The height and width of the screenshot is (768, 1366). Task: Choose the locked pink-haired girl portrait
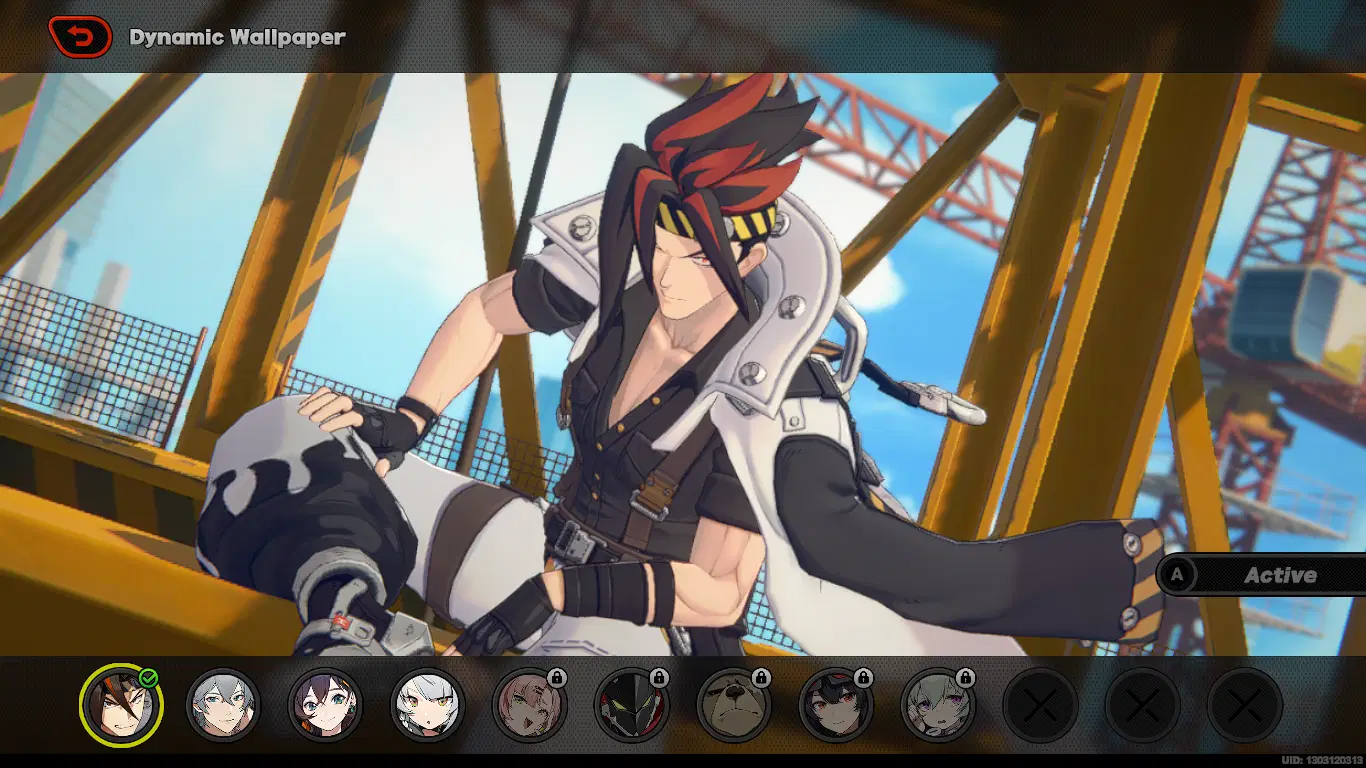529,705
